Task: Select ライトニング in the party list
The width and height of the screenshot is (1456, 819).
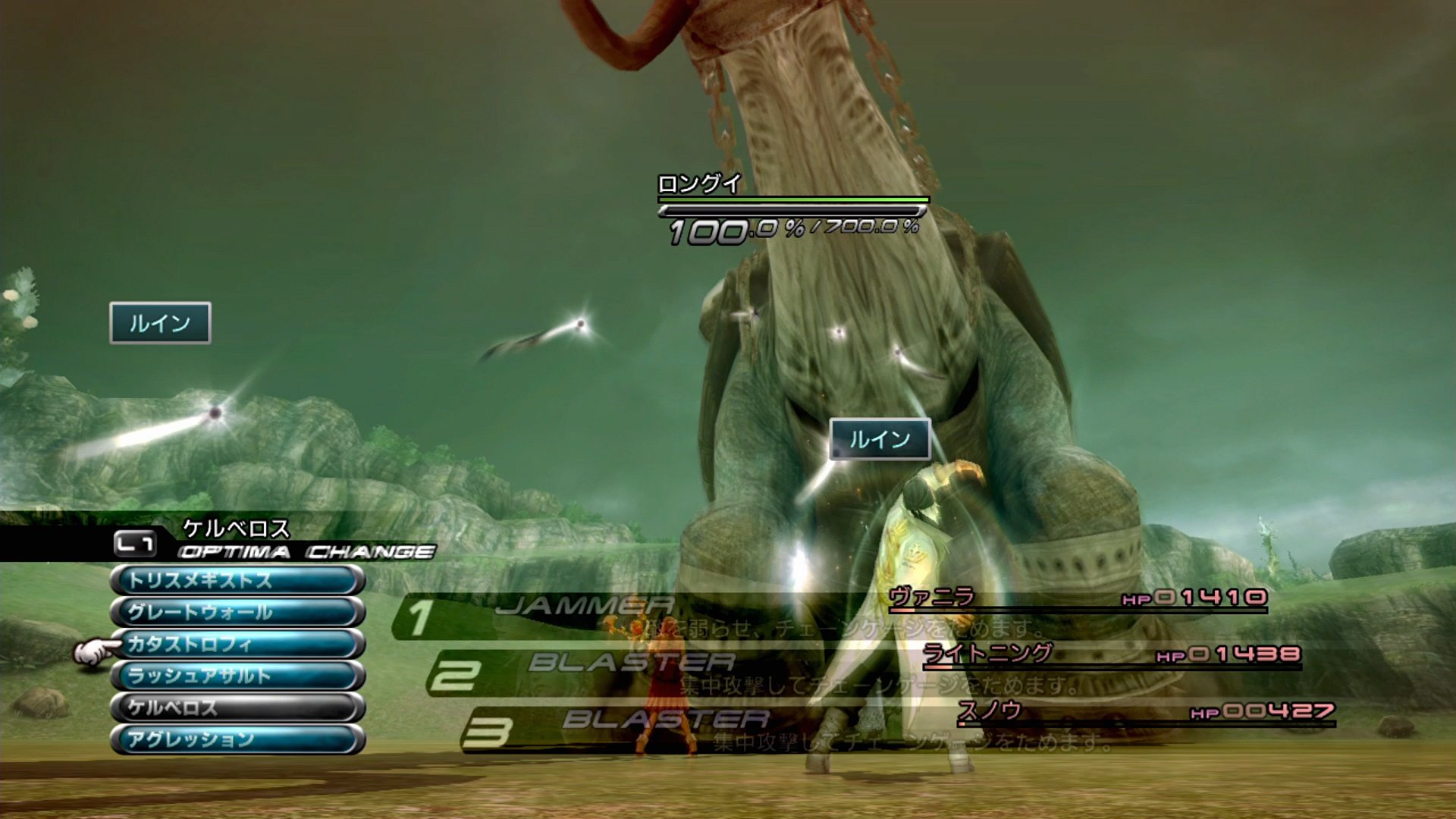Action: [x=987, y=654]
